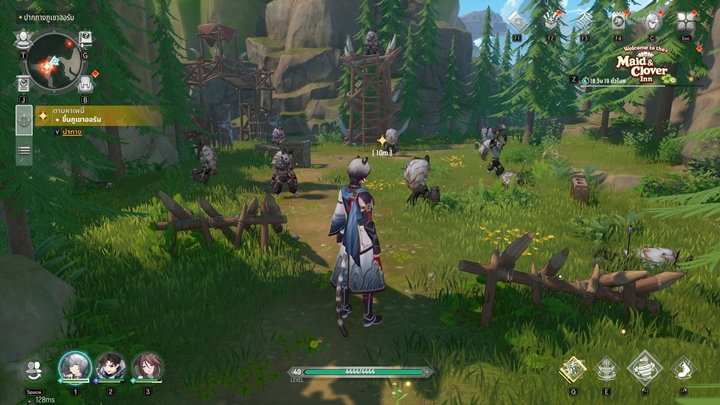Switch to the list lines tab
The height and width of the screenshot is (405, 720).
pos(23,151)
